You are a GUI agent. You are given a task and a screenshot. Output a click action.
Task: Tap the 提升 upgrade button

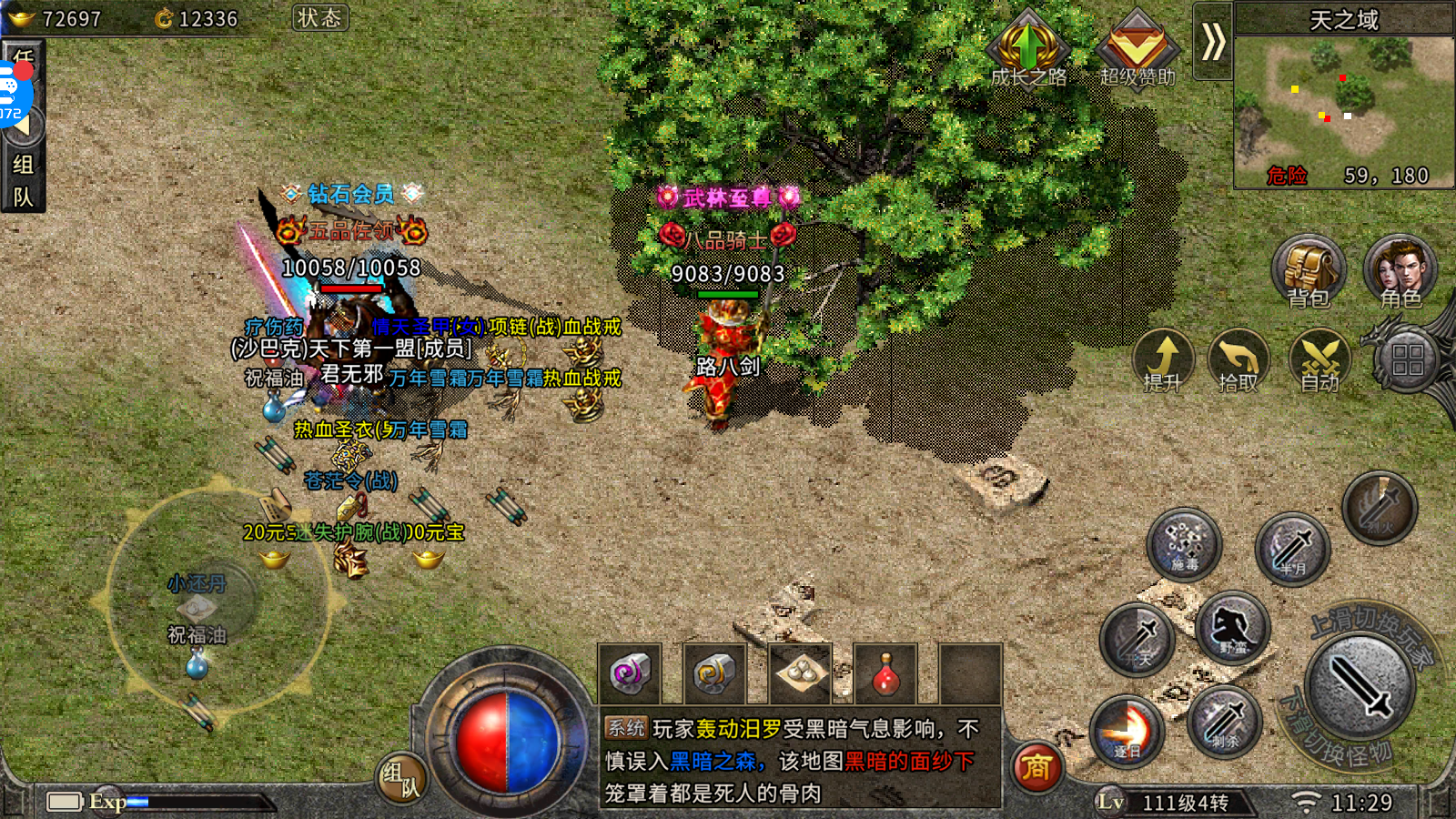pos(1163,359)
